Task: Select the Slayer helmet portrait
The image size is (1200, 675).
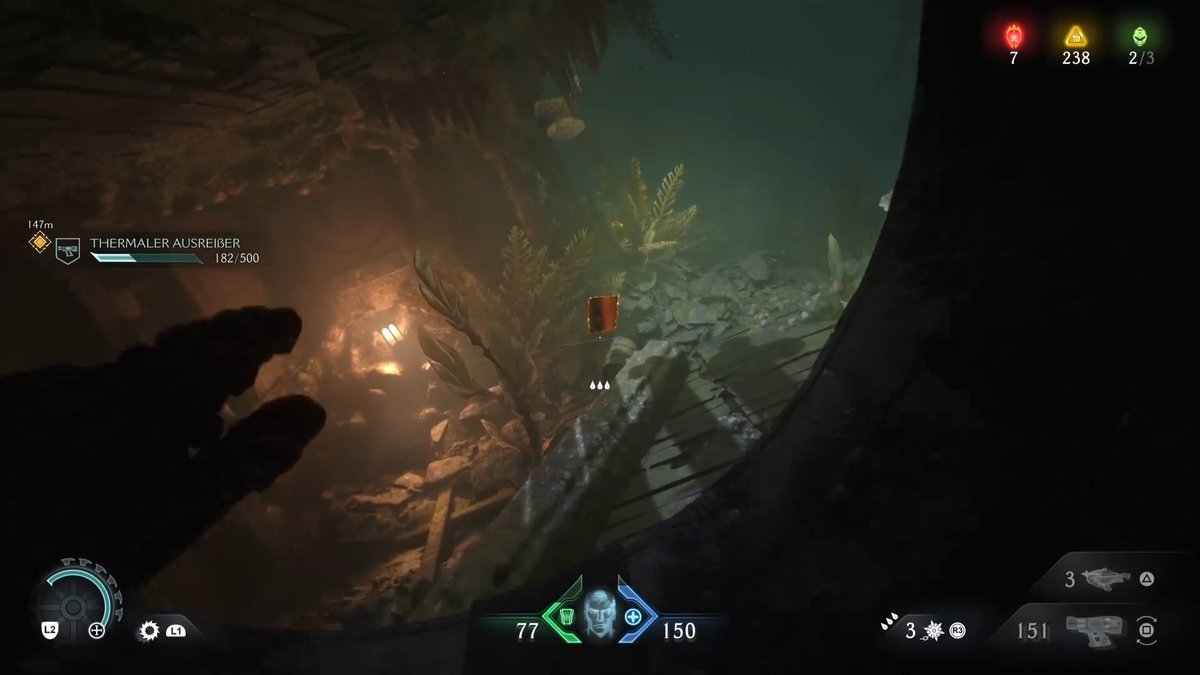Action: 599,616
